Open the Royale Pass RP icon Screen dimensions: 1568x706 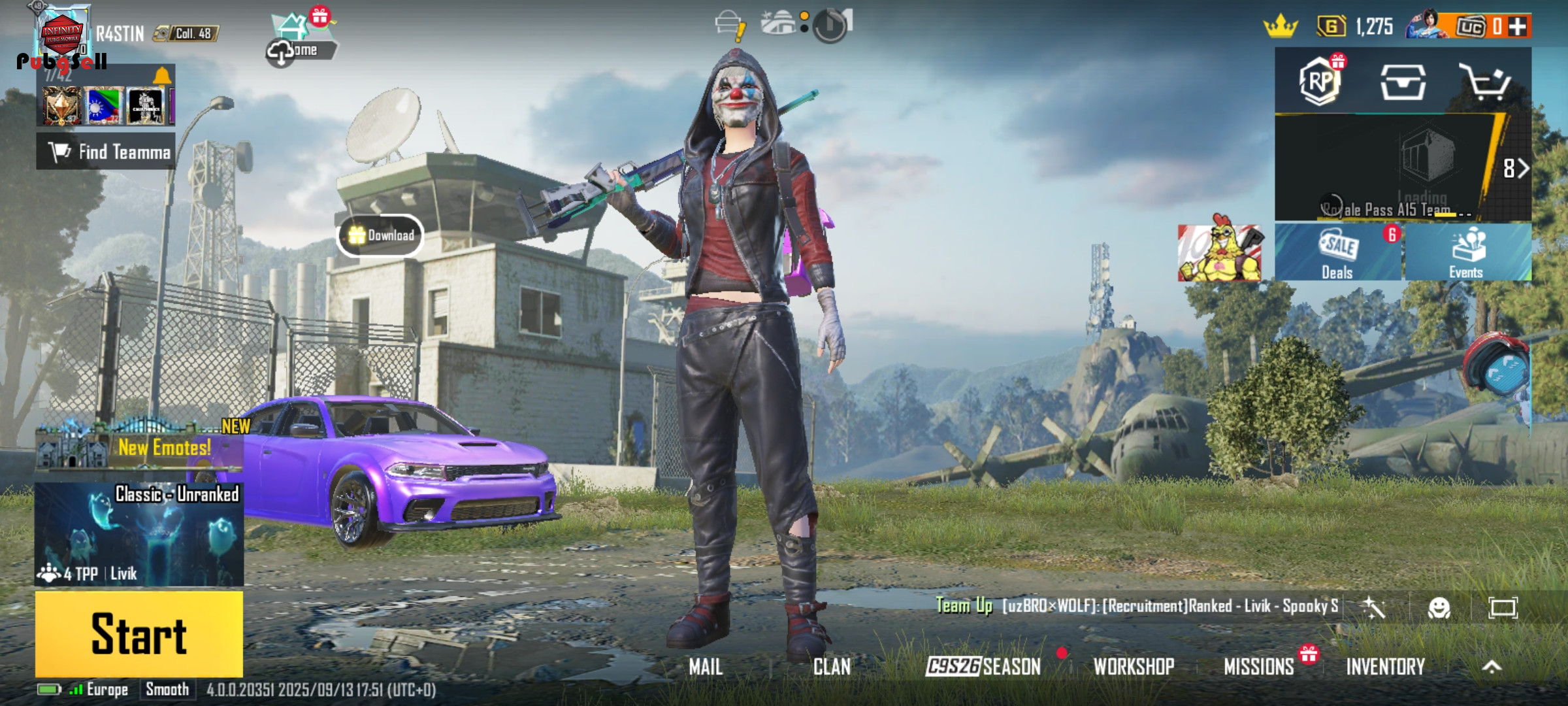pyautogui.click(x=1320, y=82)
